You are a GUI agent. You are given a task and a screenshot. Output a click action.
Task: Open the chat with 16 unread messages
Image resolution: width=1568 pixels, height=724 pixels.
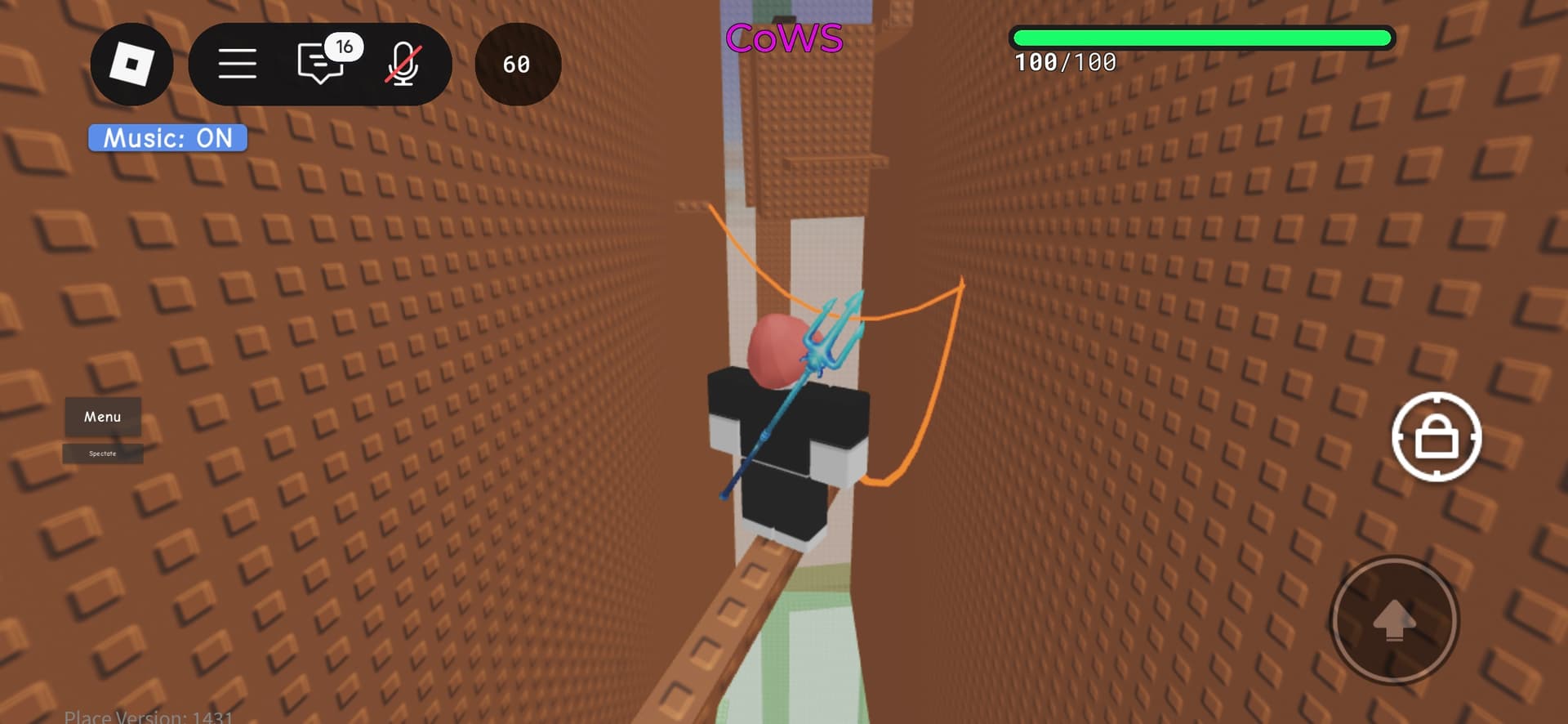(321, 63)
